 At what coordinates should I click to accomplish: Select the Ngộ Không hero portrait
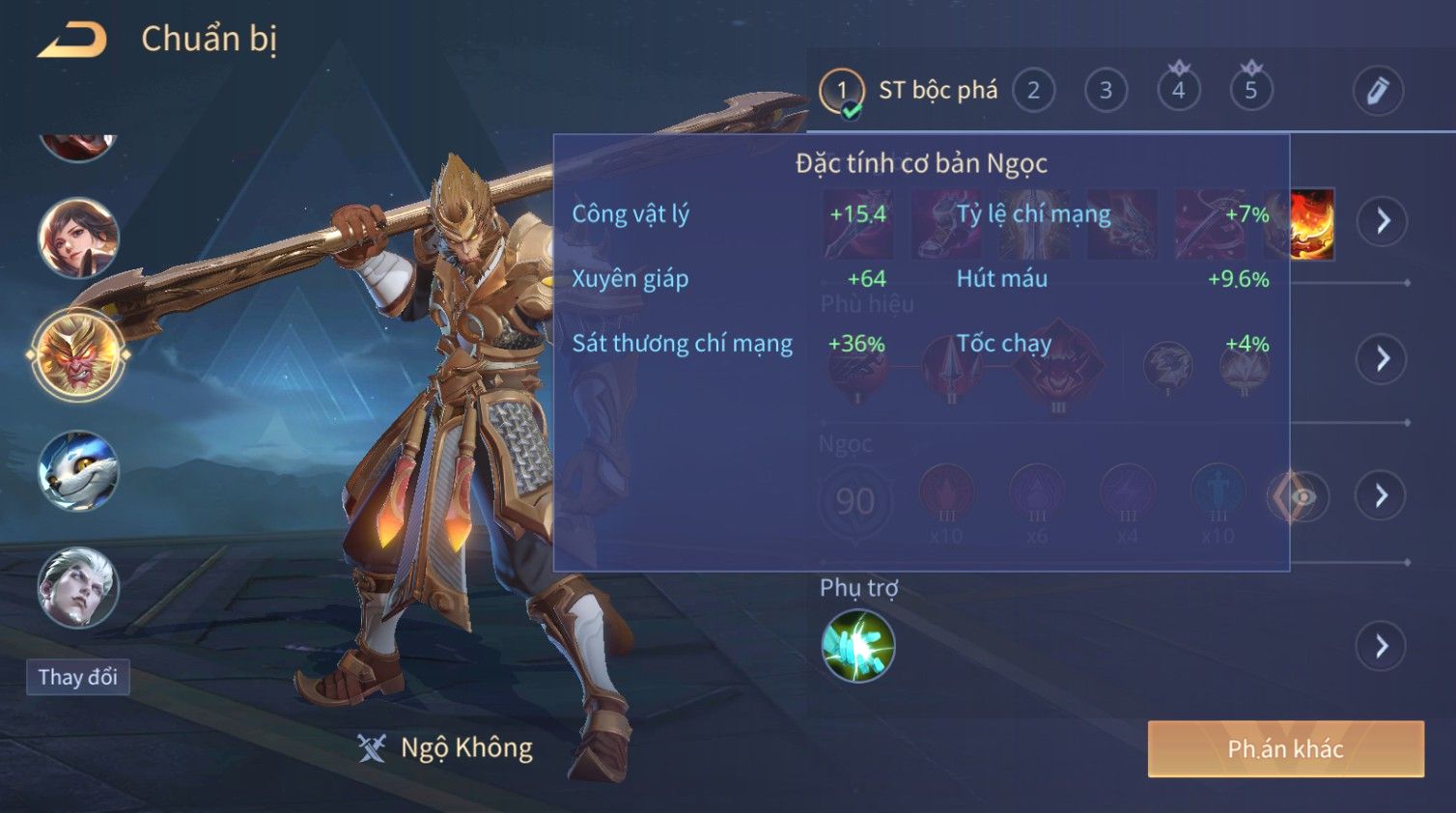tap(78, 355)
